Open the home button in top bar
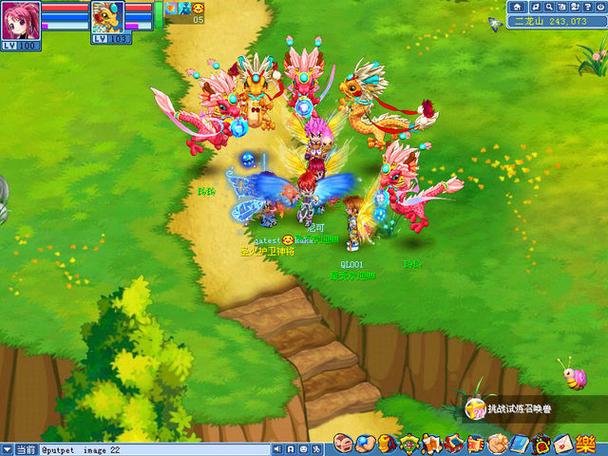 516,6
